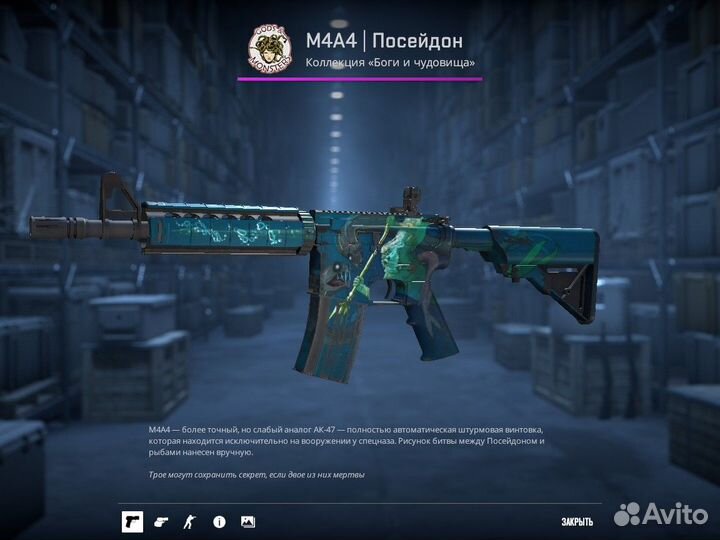
Task: Click the Gods and Monsters collection emblem
Action: tap(269, 50)
